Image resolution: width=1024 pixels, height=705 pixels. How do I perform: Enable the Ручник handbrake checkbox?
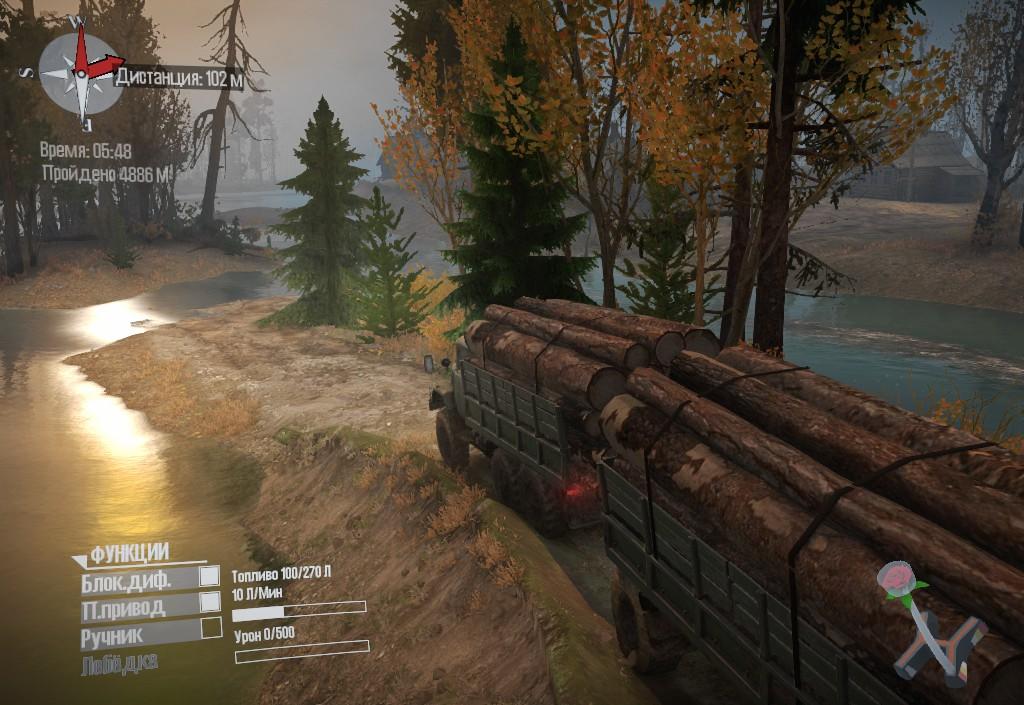211,628
